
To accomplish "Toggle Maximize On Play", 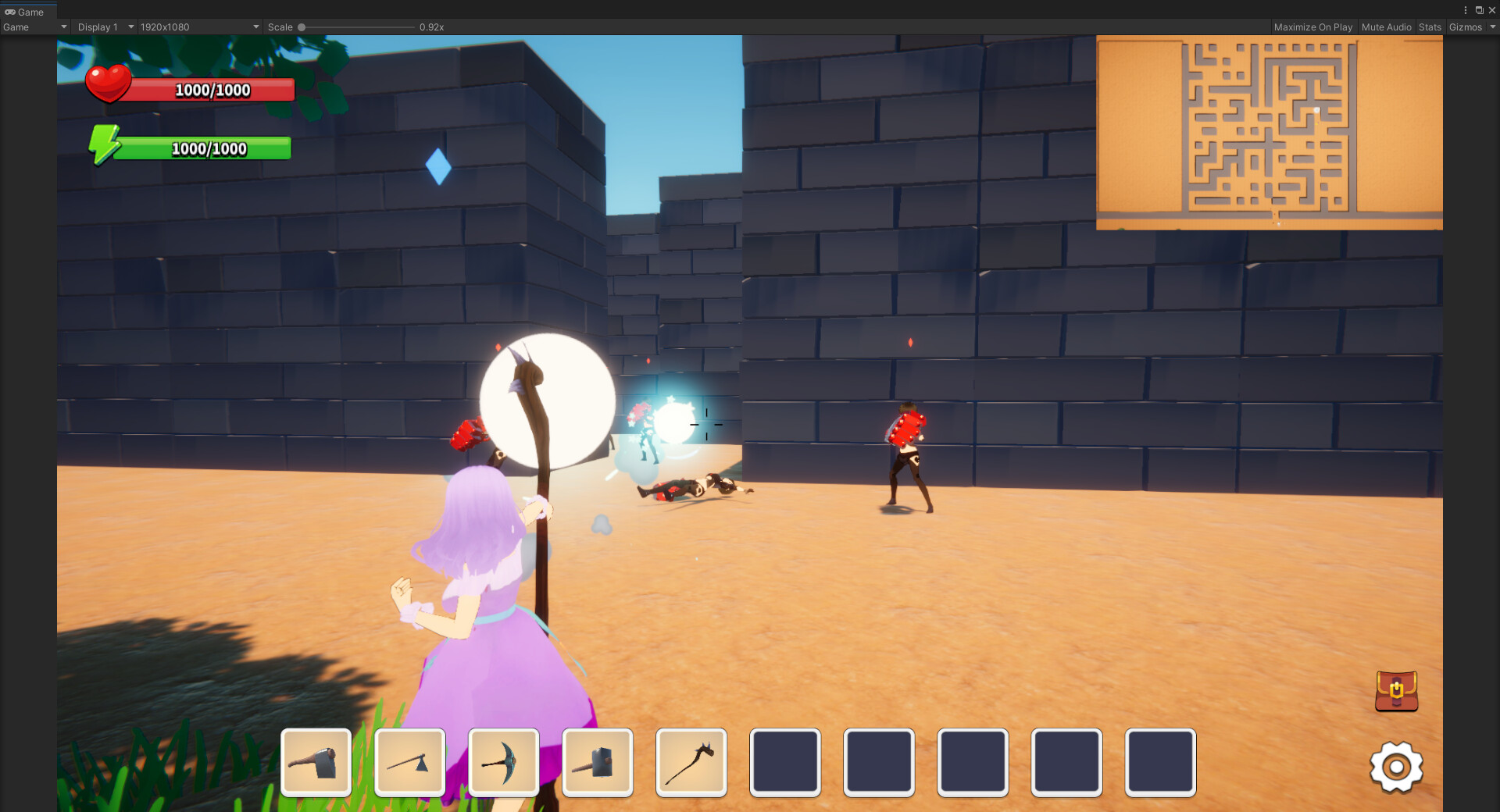I will tap(1313, 27).
